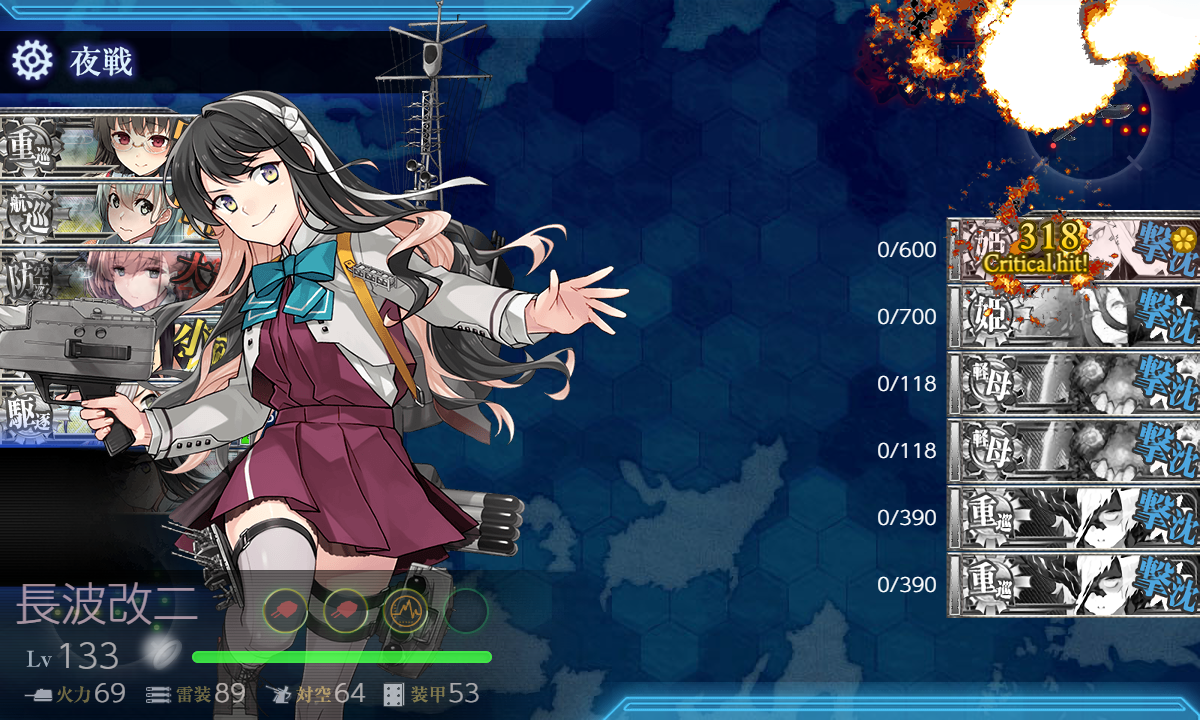Click the enemy princess banner showing 0/600
The width and height of the screenshot is (1200, 720).
(1072, 250)
